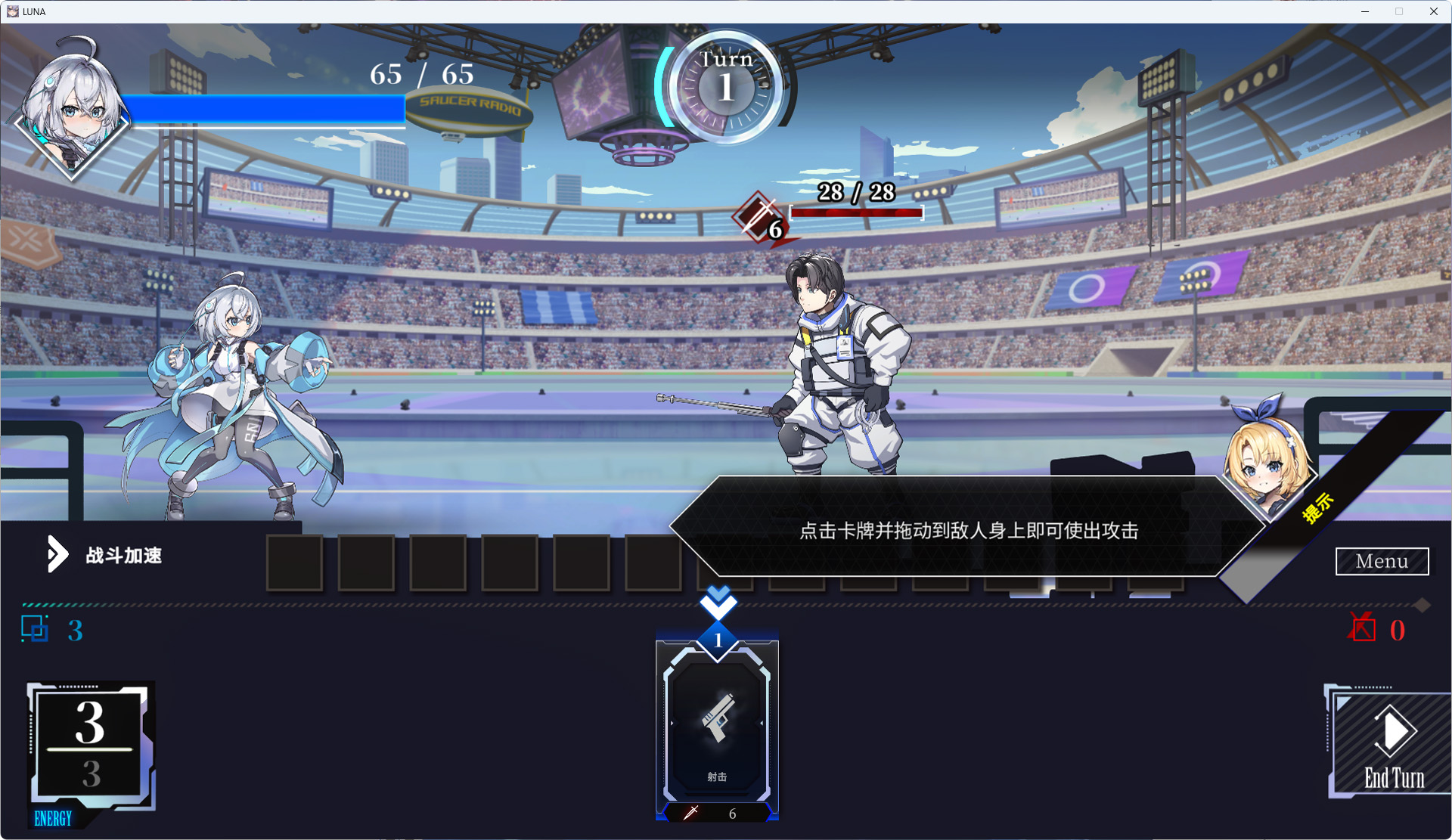View the red discard pile icon
Screen dimensions: 1452x840
tap(1362, 628)
